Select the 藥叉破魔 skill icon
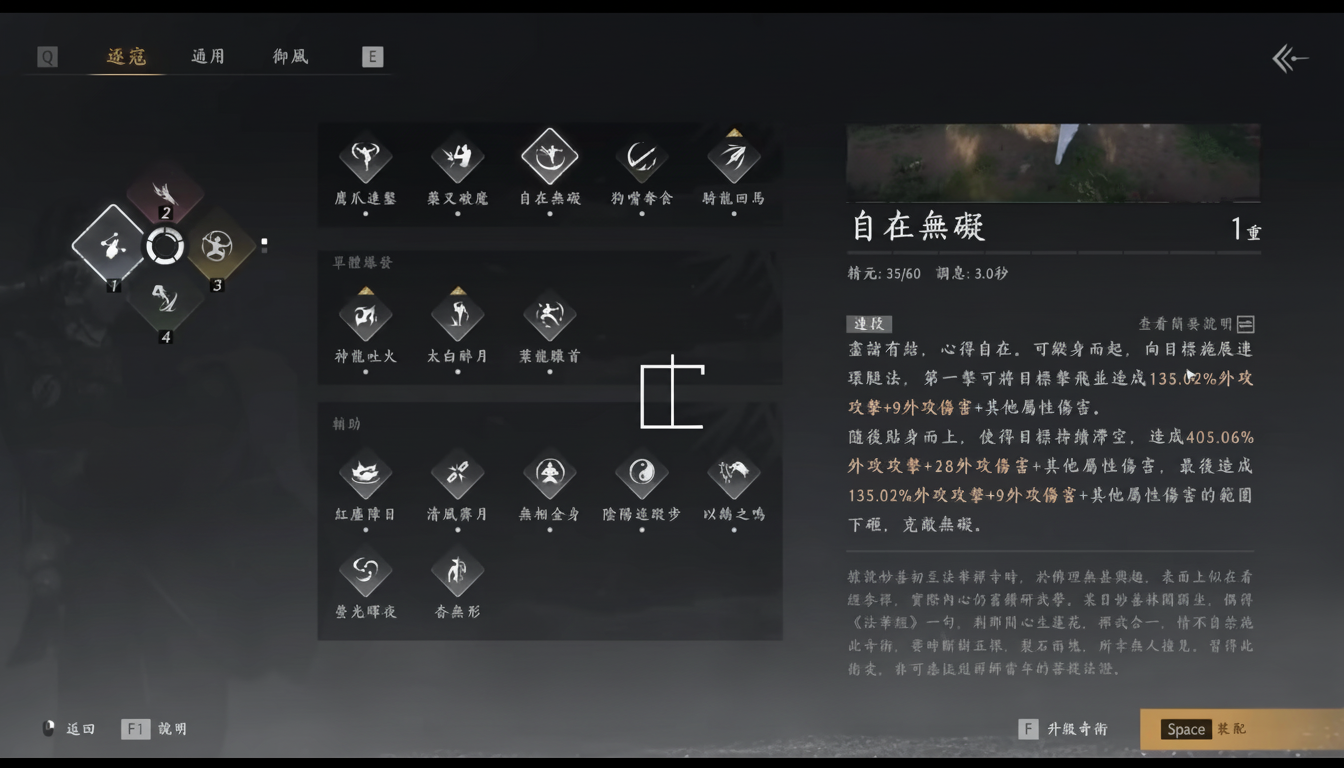 coord(457,156)
